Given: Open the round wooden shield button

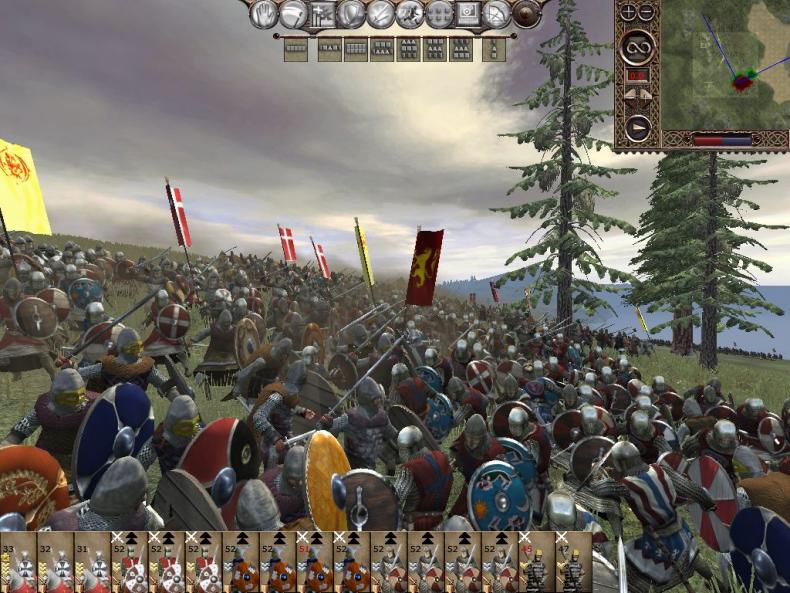Looking at the screenshot, I should tap(525, 13).
